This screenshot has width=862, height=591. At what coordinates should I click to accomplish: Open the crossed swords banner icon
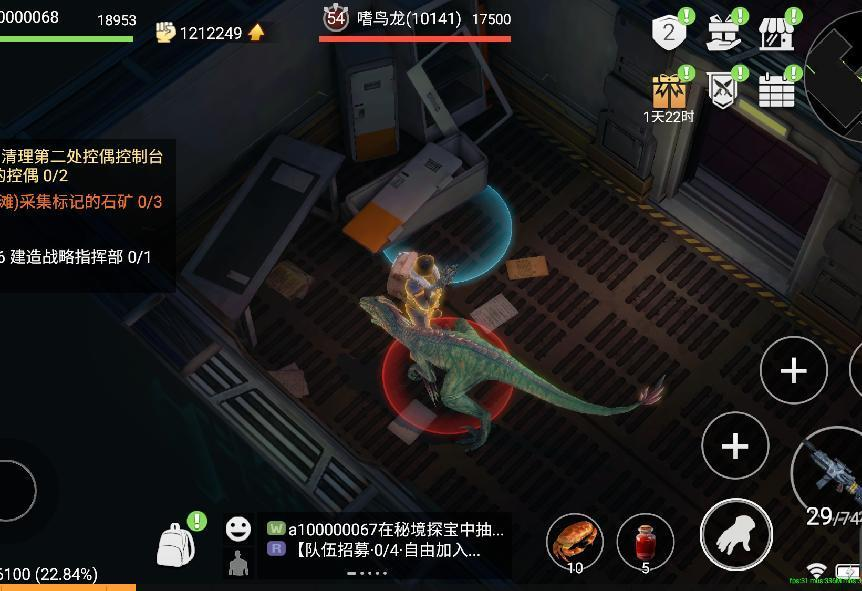pyautogui.click(x=724, y=89)
